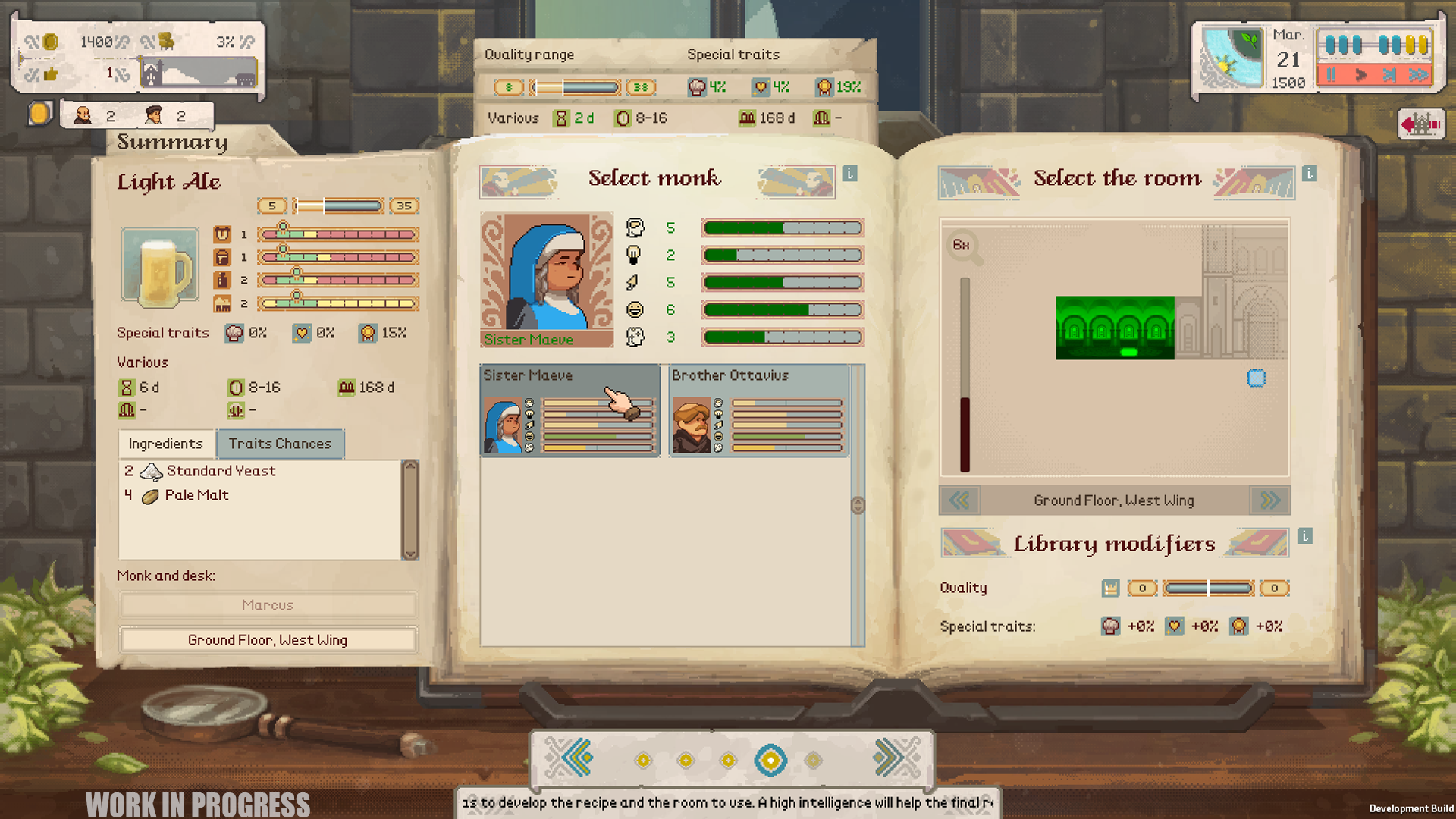The width and height of the screenshot is (1456, 819).
Task: Open the Select monk info tooltip
Action: pyautogui.click(x=851, y=174)
